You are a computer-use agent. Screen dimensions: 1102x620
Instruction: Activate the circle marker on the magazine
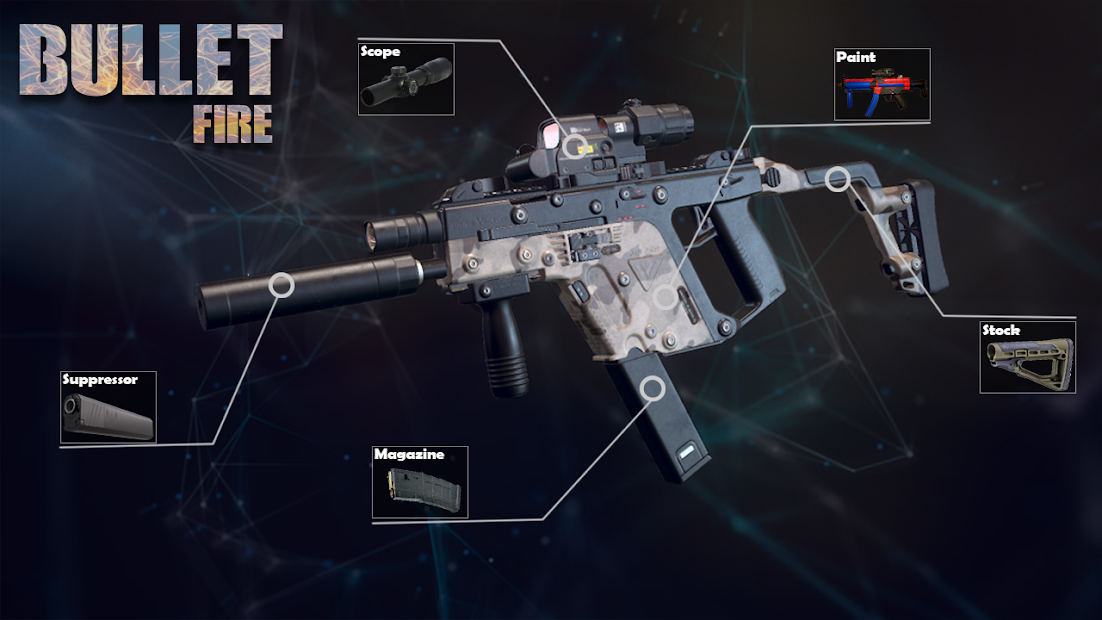point(654,387)
